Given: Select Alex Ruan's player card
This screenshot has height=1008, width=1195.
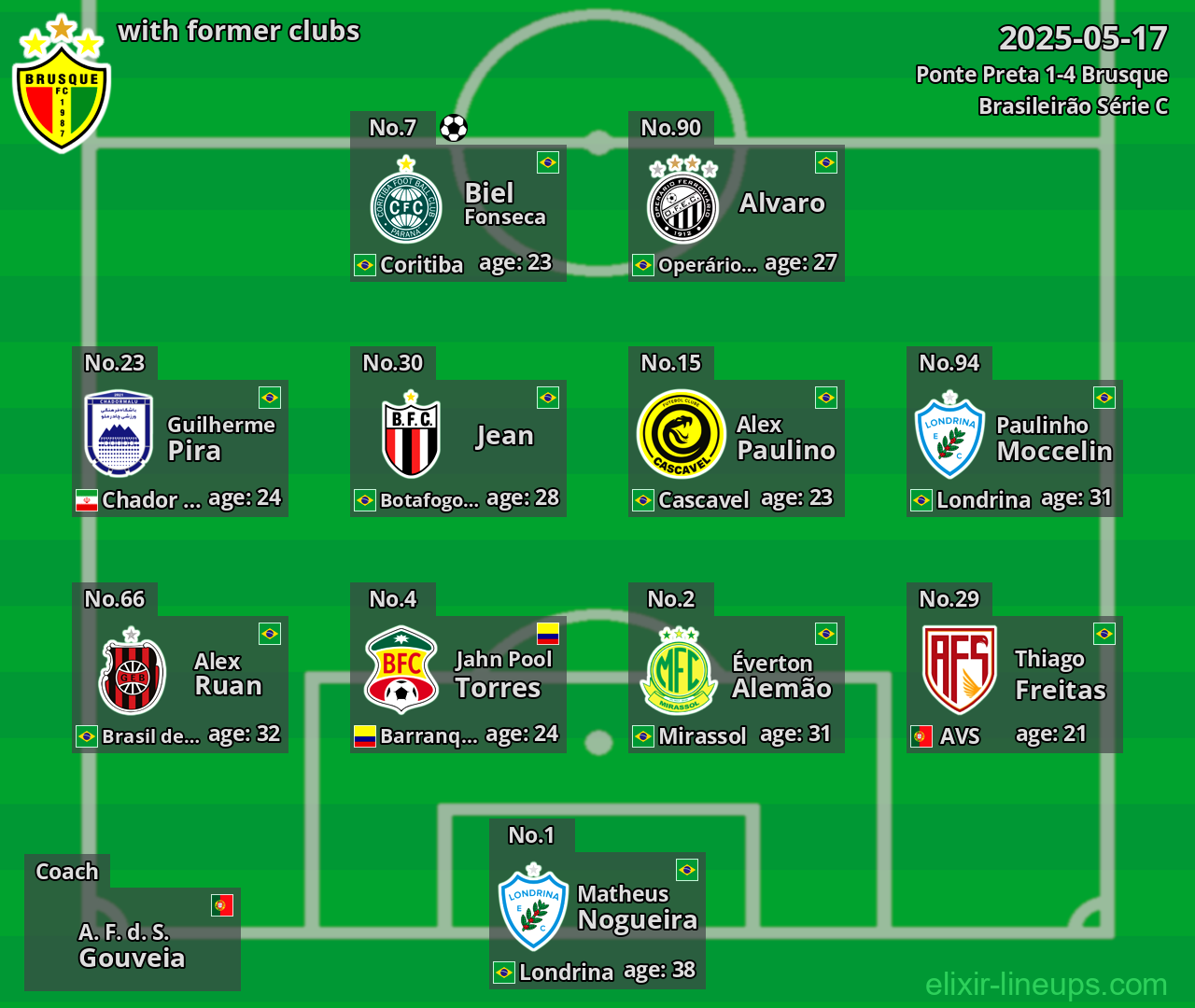Looking at the screenshot, I should (x=180, y=684).
